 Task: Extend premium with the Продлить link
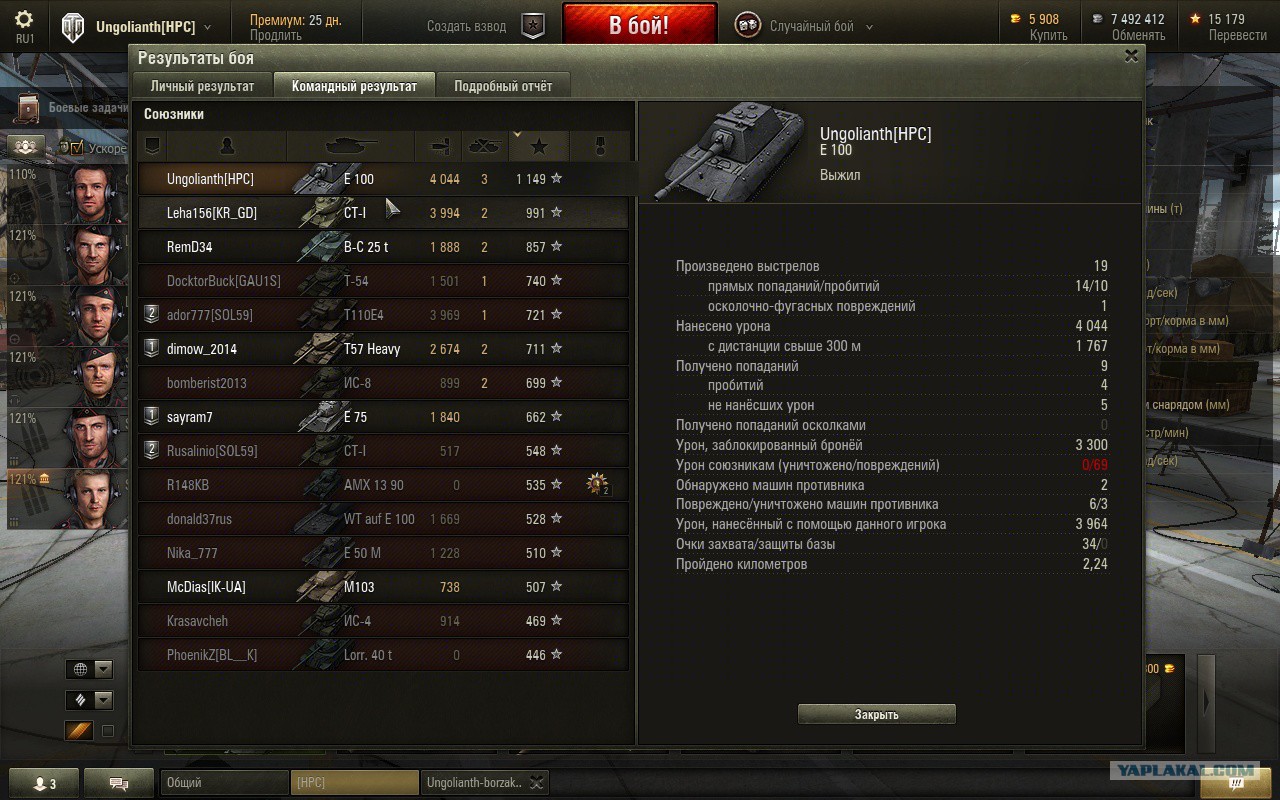276,35
